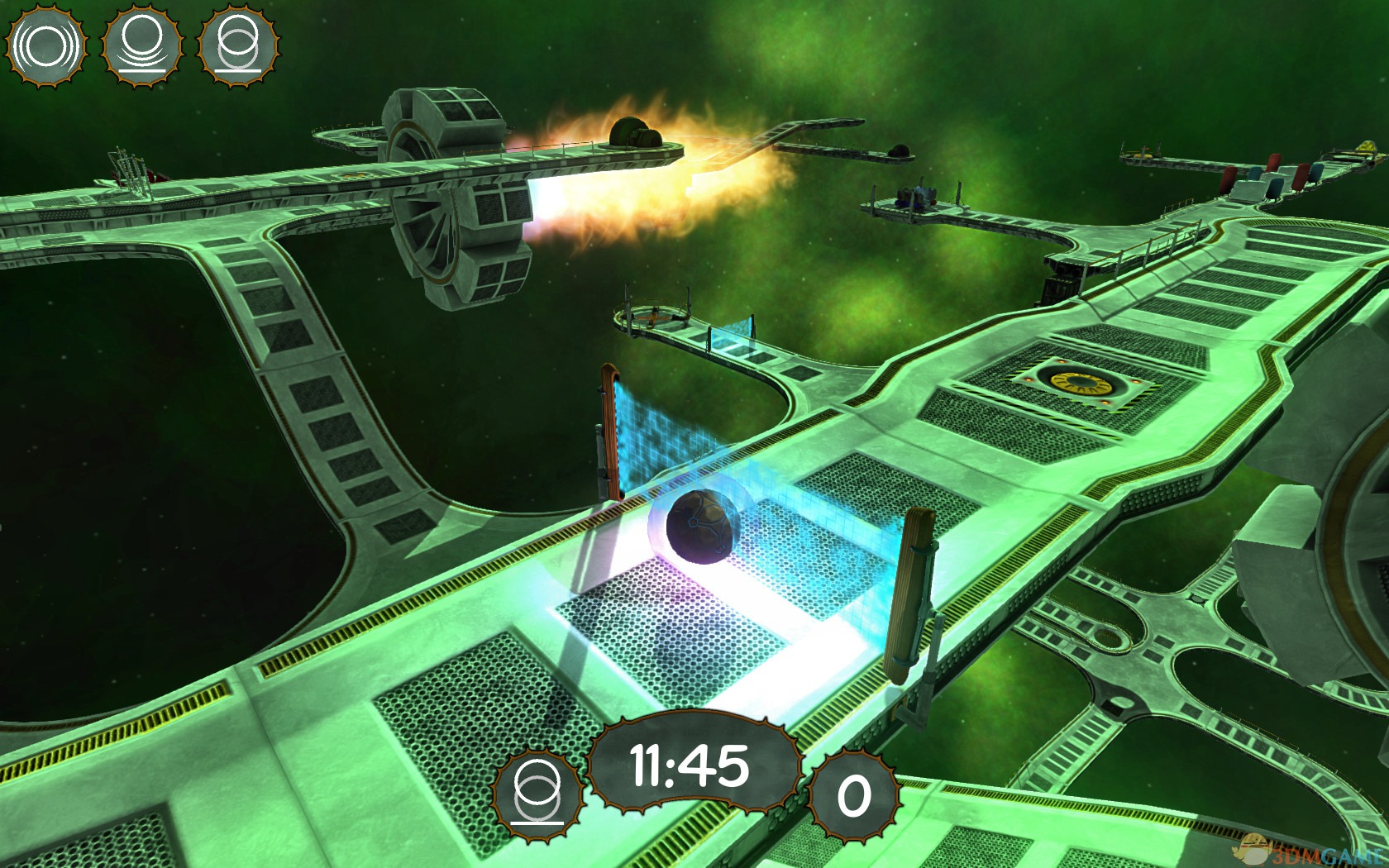Activate the bouncing ball icon with curved lines
The width and height of the screenshot is (1389, 868).
[142, 46]
